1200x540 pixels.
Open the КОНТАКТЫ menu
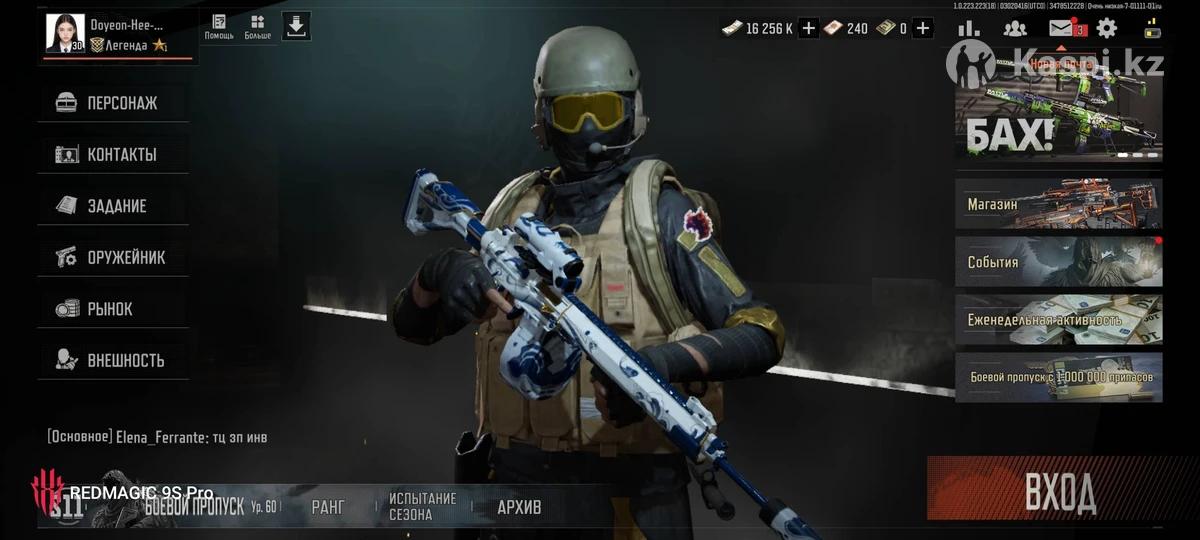[x=112, y=155]
